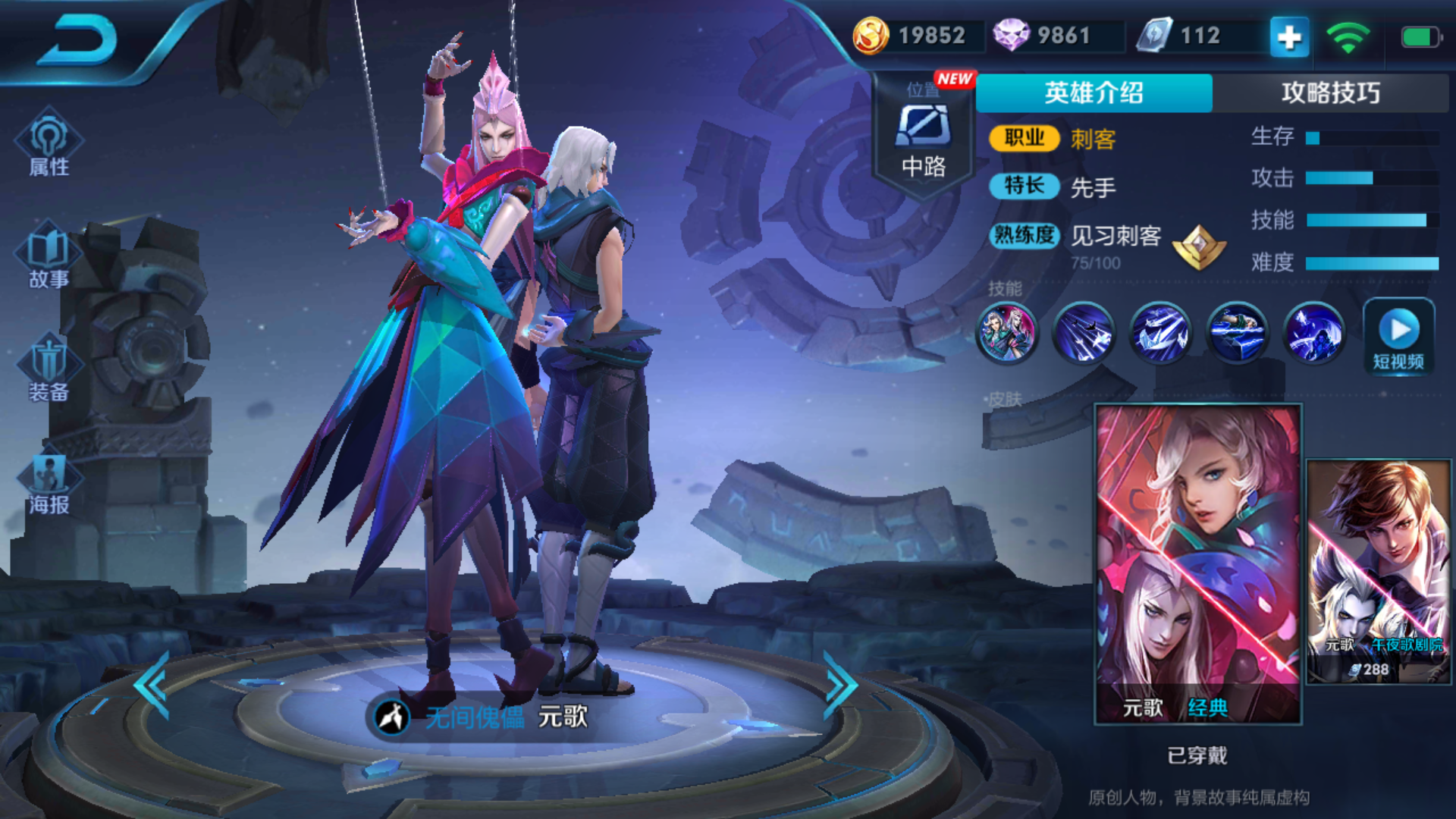
Task: Play the 短视频 short video
Action: point(1398,336)
